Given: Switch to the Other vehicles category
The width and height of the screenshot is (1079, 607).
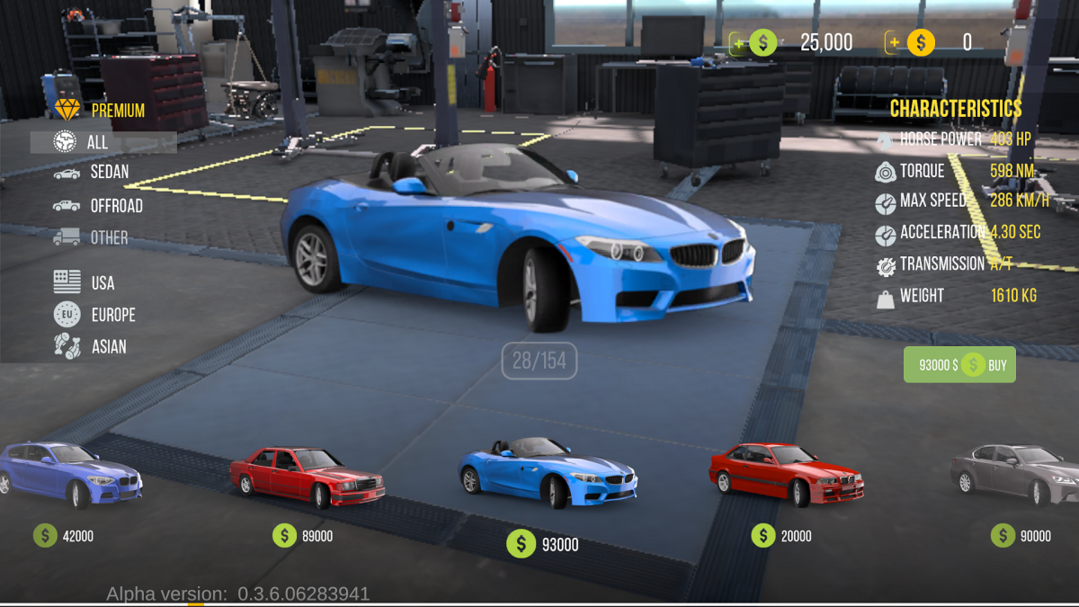Looking at the screenshot, I should point(92,238).
